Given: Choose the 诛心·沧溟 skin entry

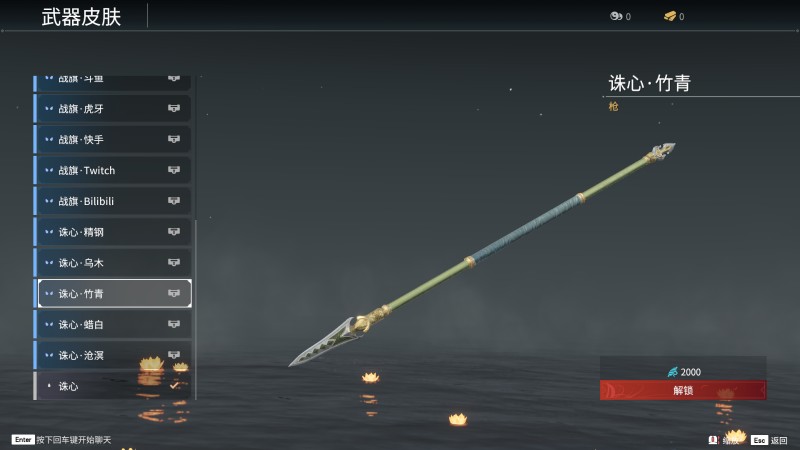Looking at the screenshot, I should (113, 355).
